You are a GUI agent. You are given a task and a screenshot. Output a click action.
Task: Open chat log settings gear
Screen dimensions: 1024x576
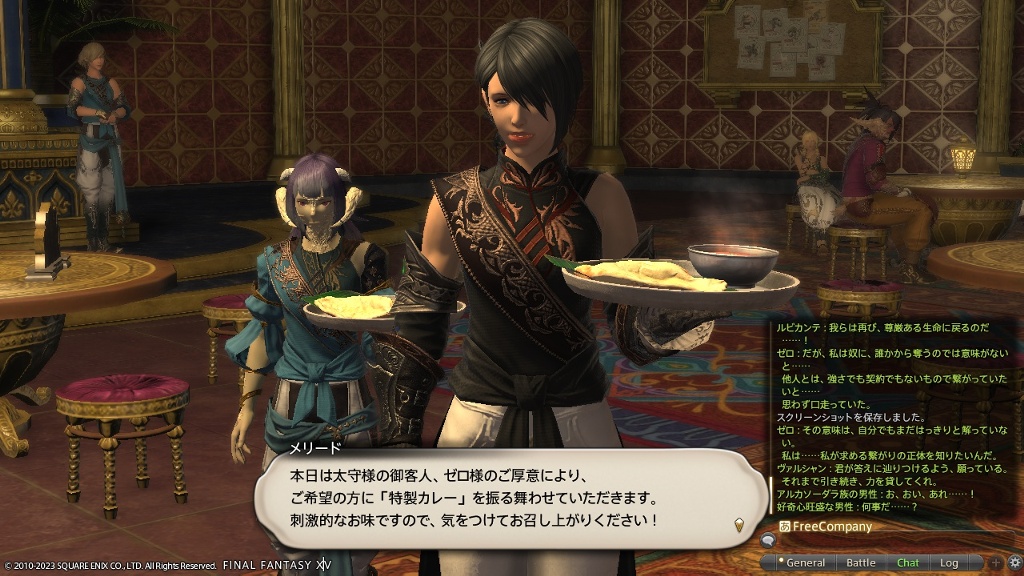1014,563
